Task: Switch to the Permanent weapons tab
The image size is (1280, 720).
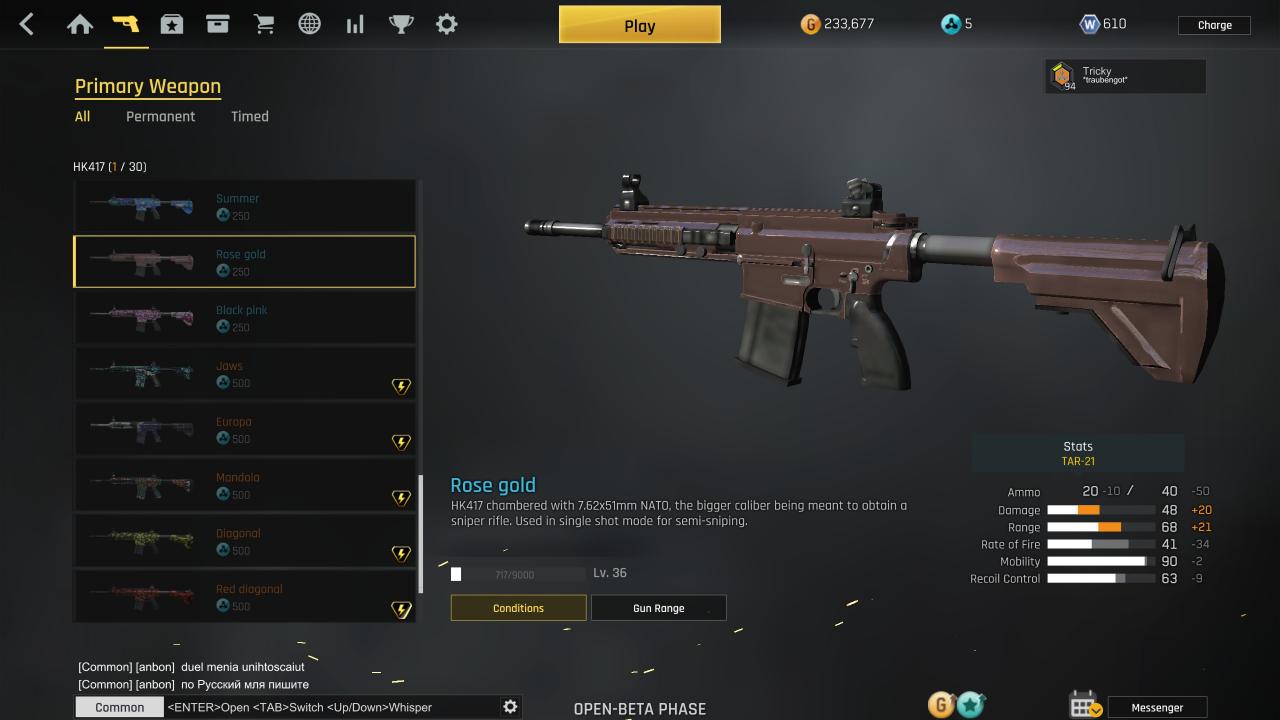Action: 160,116
